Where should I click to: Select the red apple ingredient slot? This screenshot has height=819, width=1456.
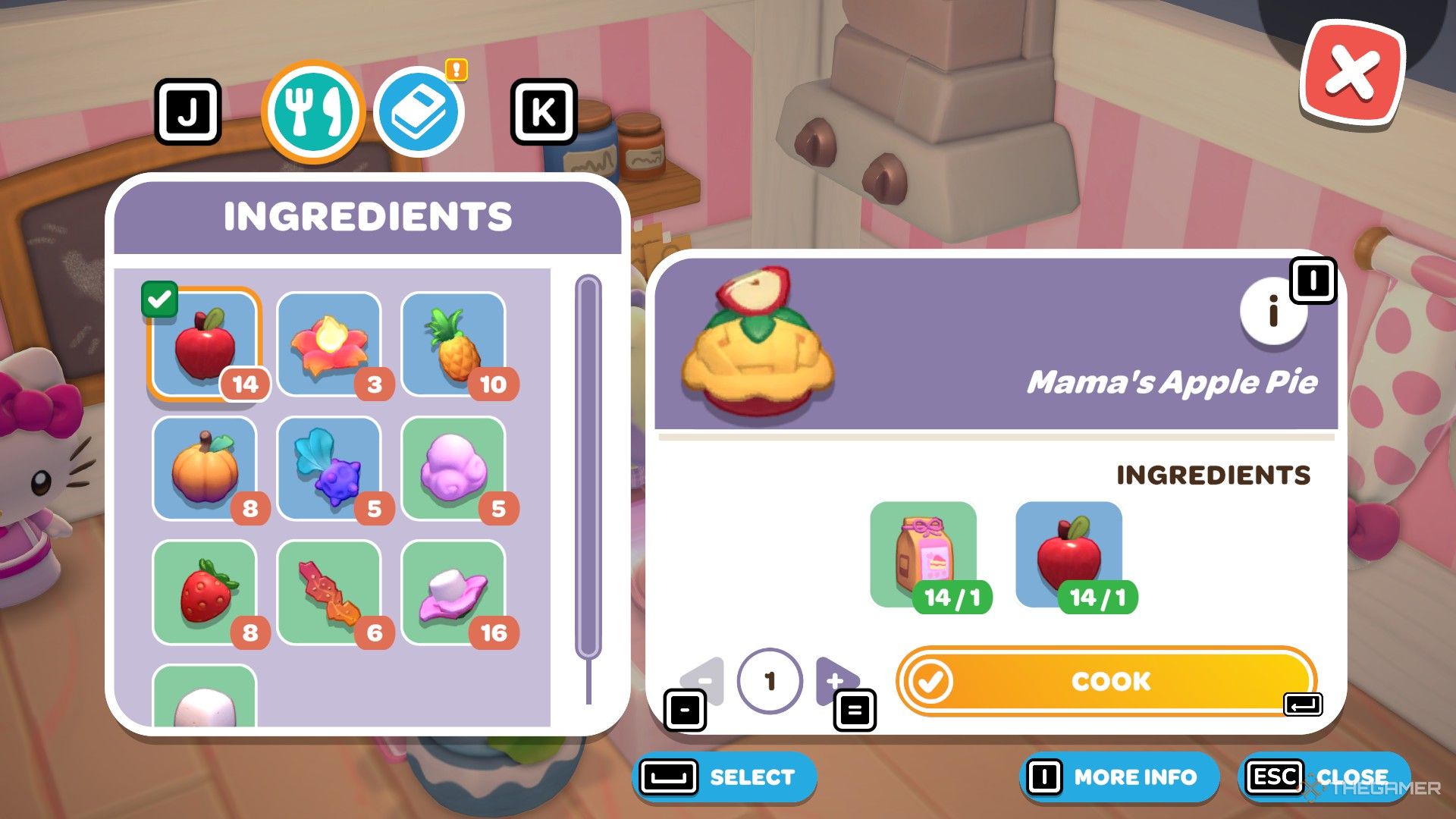coord(205,344)
